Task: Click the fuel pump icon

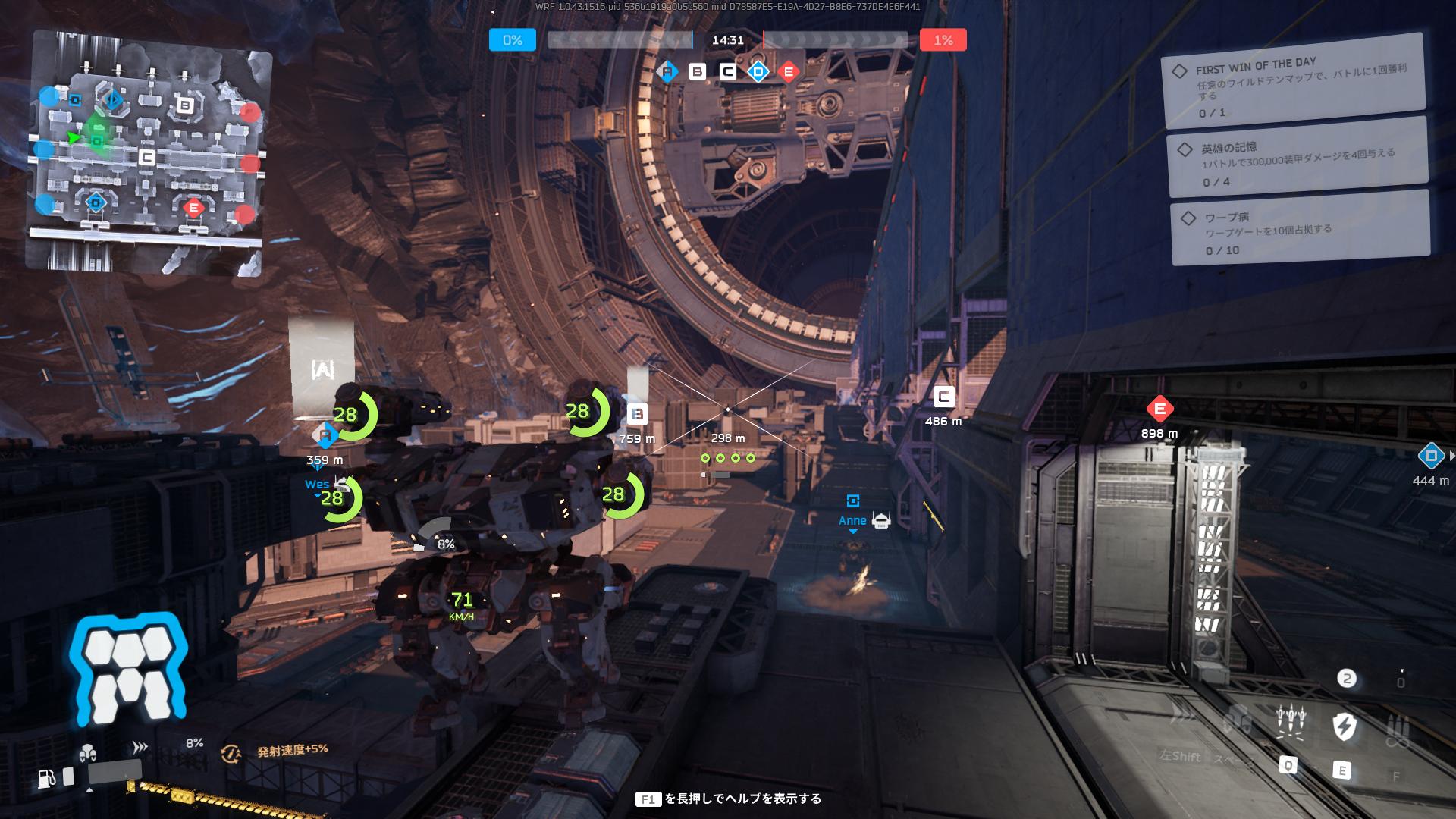Action: click(x=47, y=778)
